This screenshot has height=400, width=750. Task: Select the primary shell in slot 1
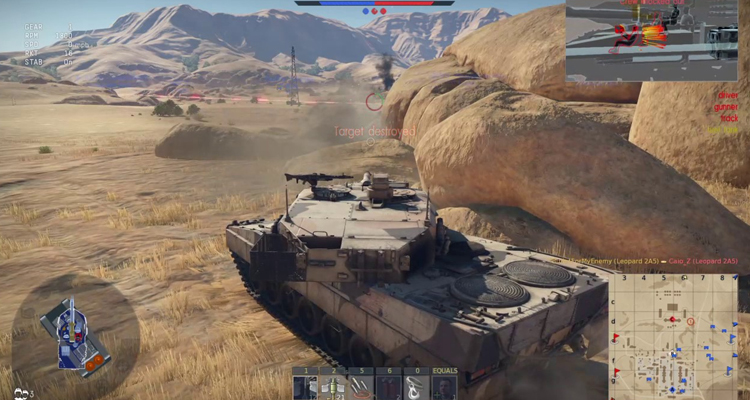pos(306,385)
